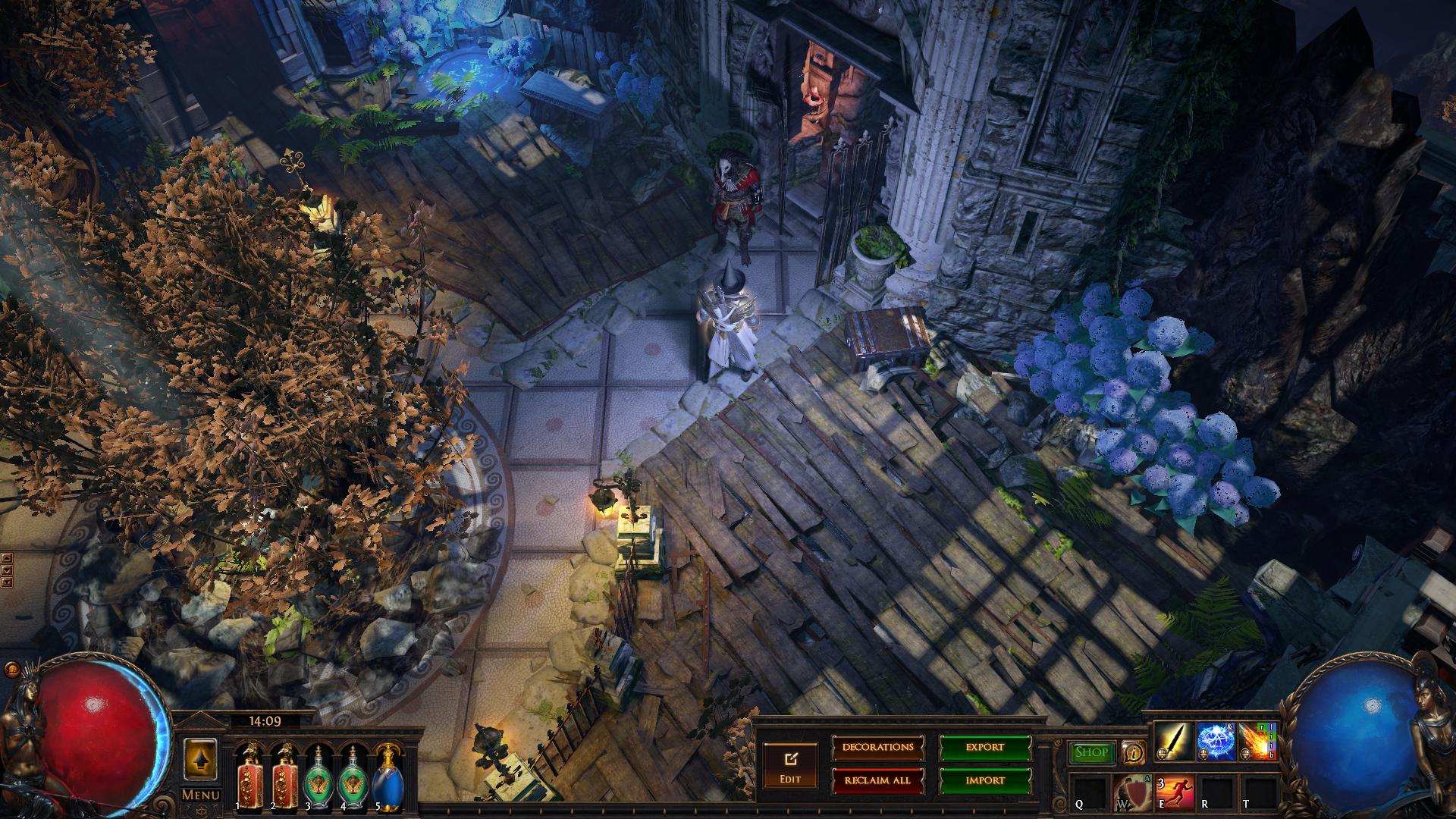Click the yellow up-arrow level-up button
This screenshot has width=1456, height=819.
click(200, 759)
